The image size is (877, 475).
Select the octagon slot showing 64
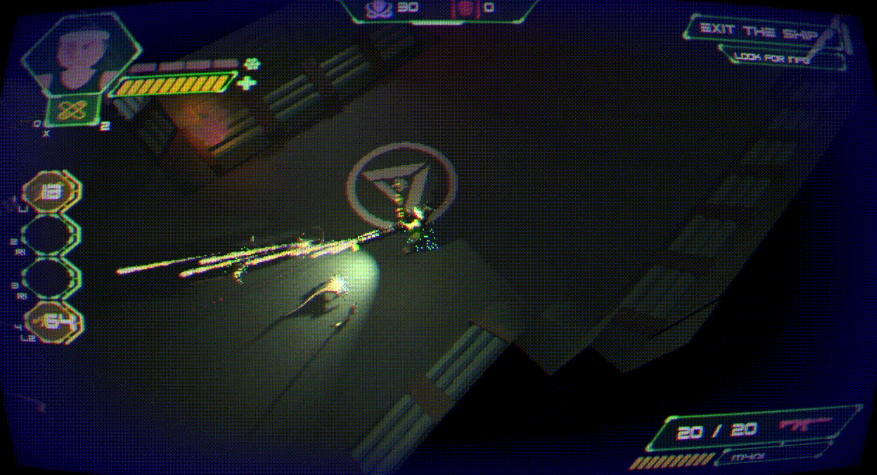tap(52, 321)
